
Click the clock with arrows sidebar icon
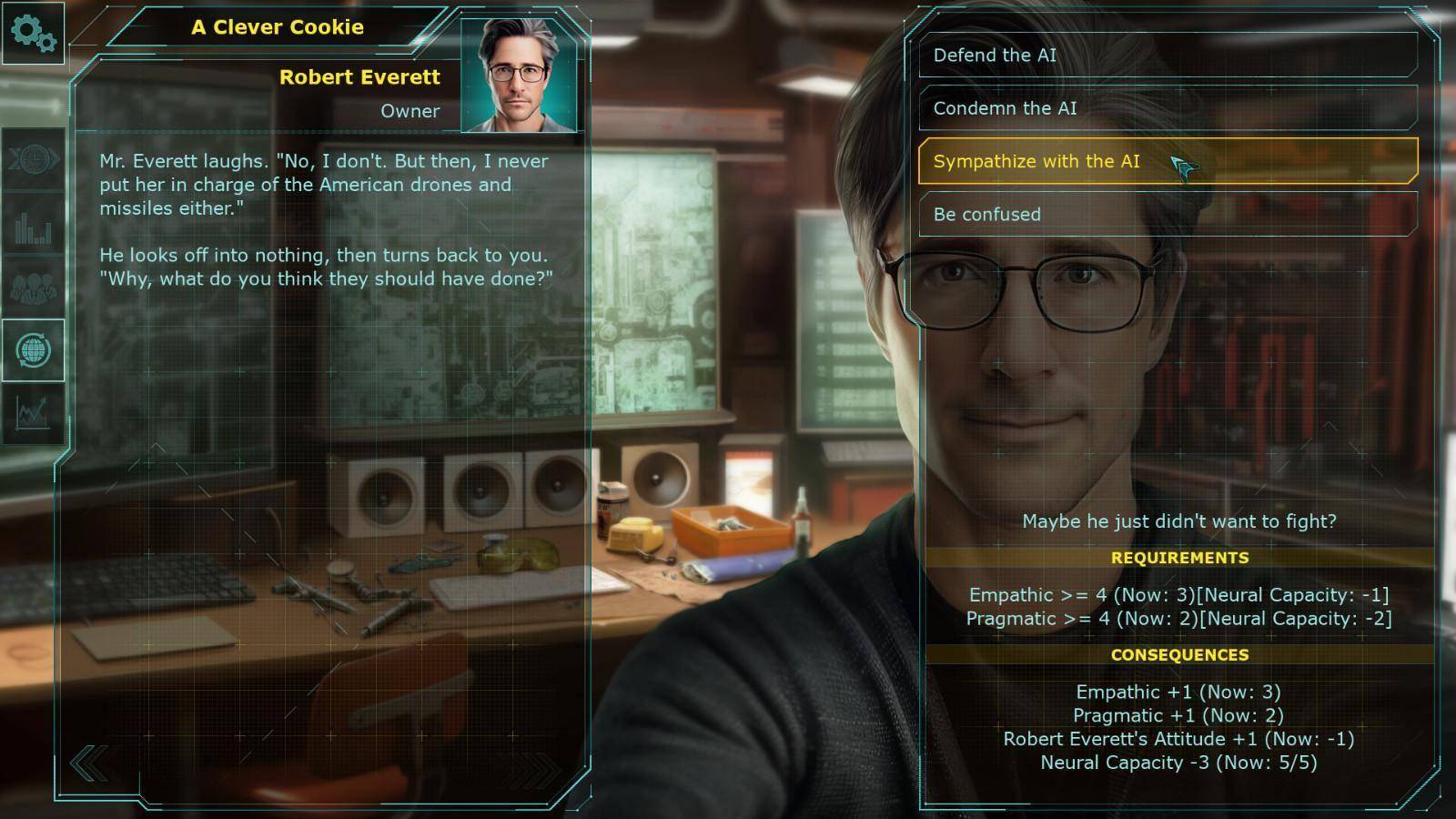[x=34, y=159]
